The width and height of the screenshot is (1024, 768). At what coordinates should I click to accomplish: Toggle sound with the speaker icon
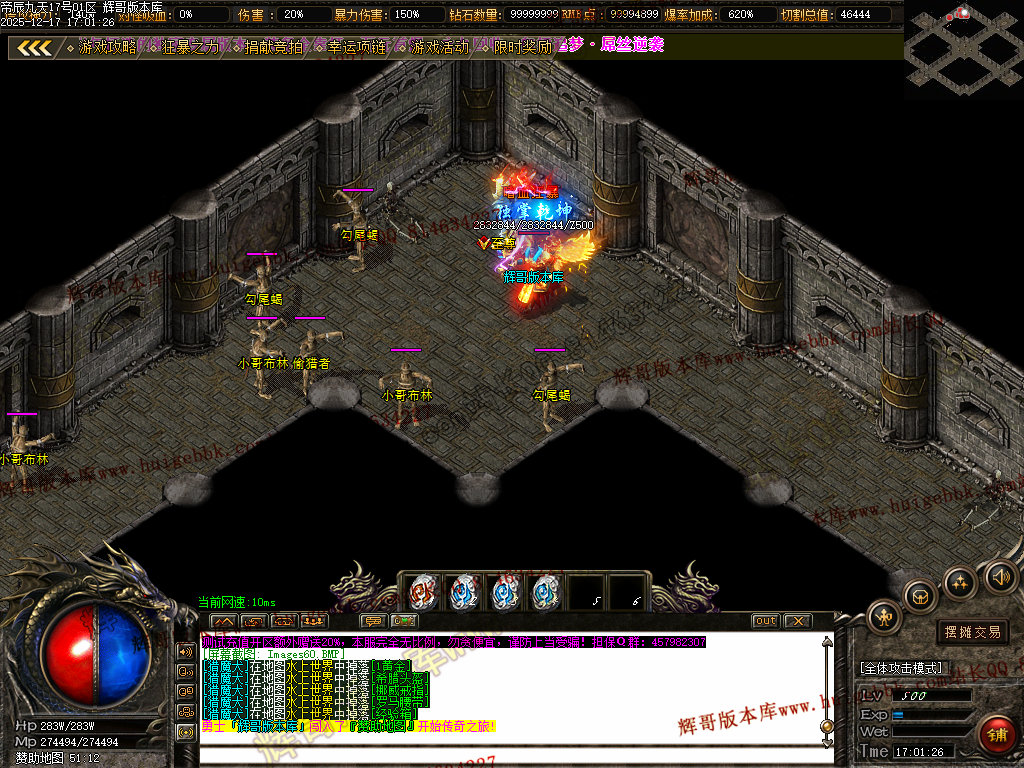pyautogui.click(x=1000, y=575)
